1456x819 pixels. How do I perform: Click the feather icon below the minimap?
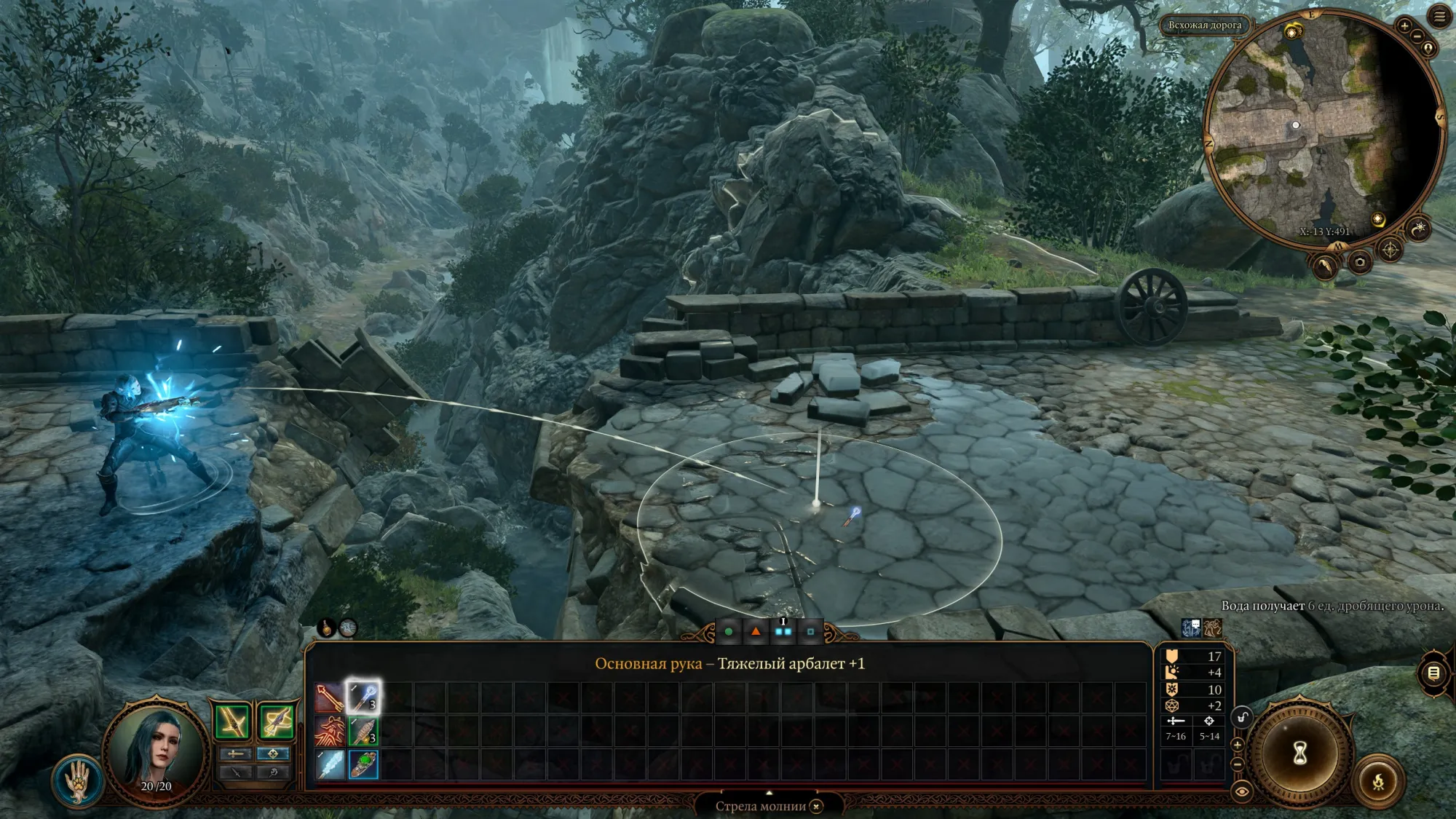tap(1325, 267)
